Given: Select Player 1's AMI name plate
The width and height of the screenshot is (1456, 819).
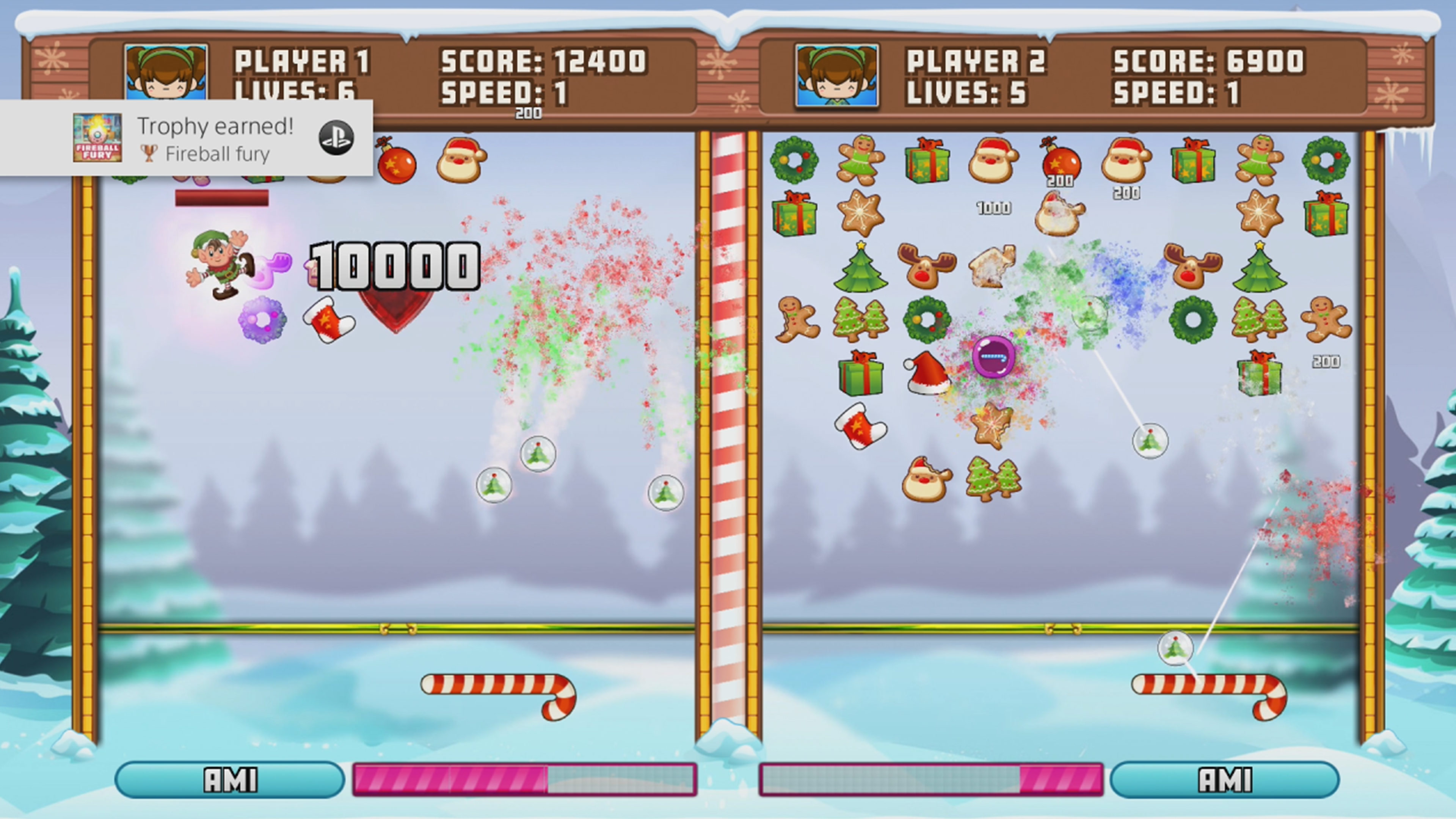Looking at the screenshot, I should pyautogui.click(x=229, y=780).
